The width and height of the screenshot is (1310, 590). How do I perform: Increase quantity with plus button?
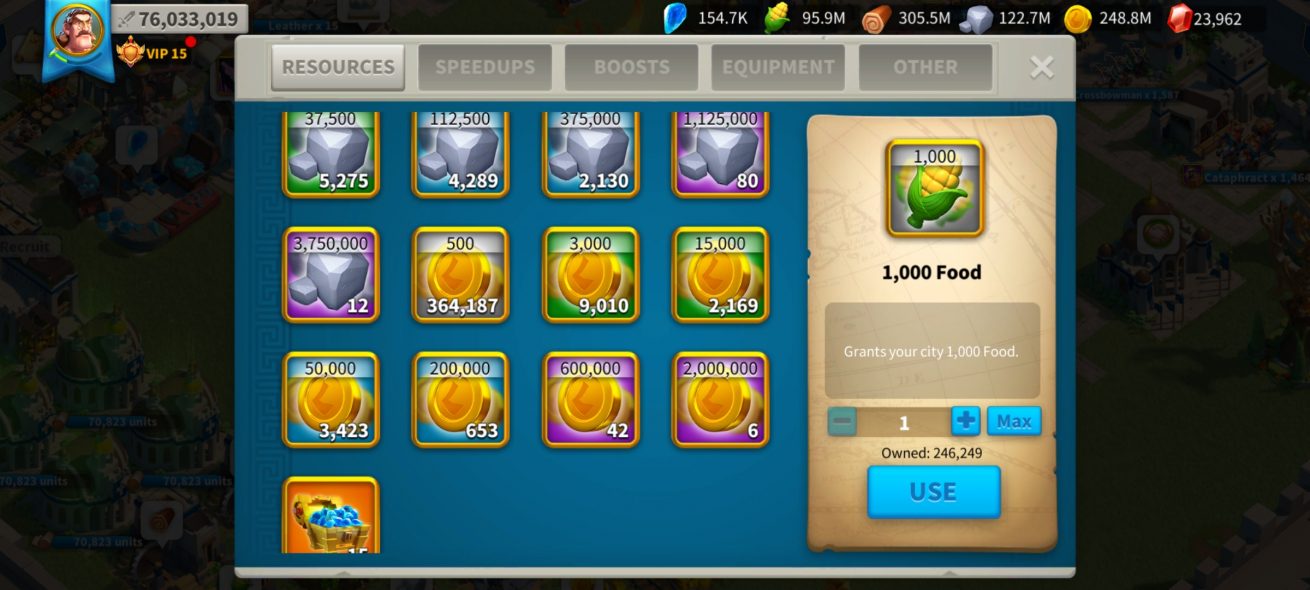pyautogui.click(x=965, y=421)
